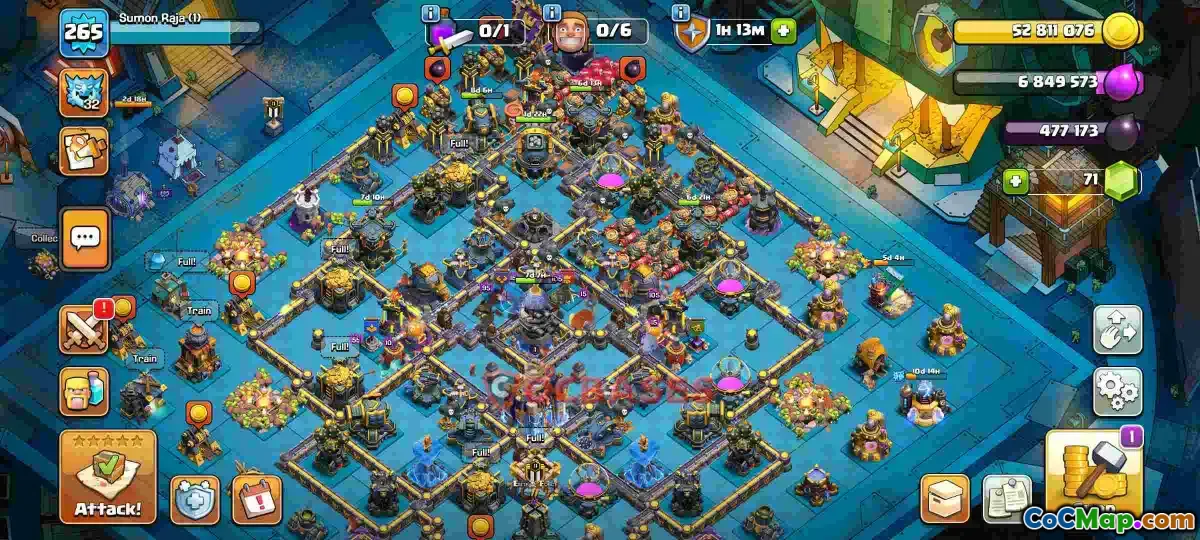The width and height of the screenshot is (1200, 540).
Task: Show the calendar events button
Action: [257, 500]
